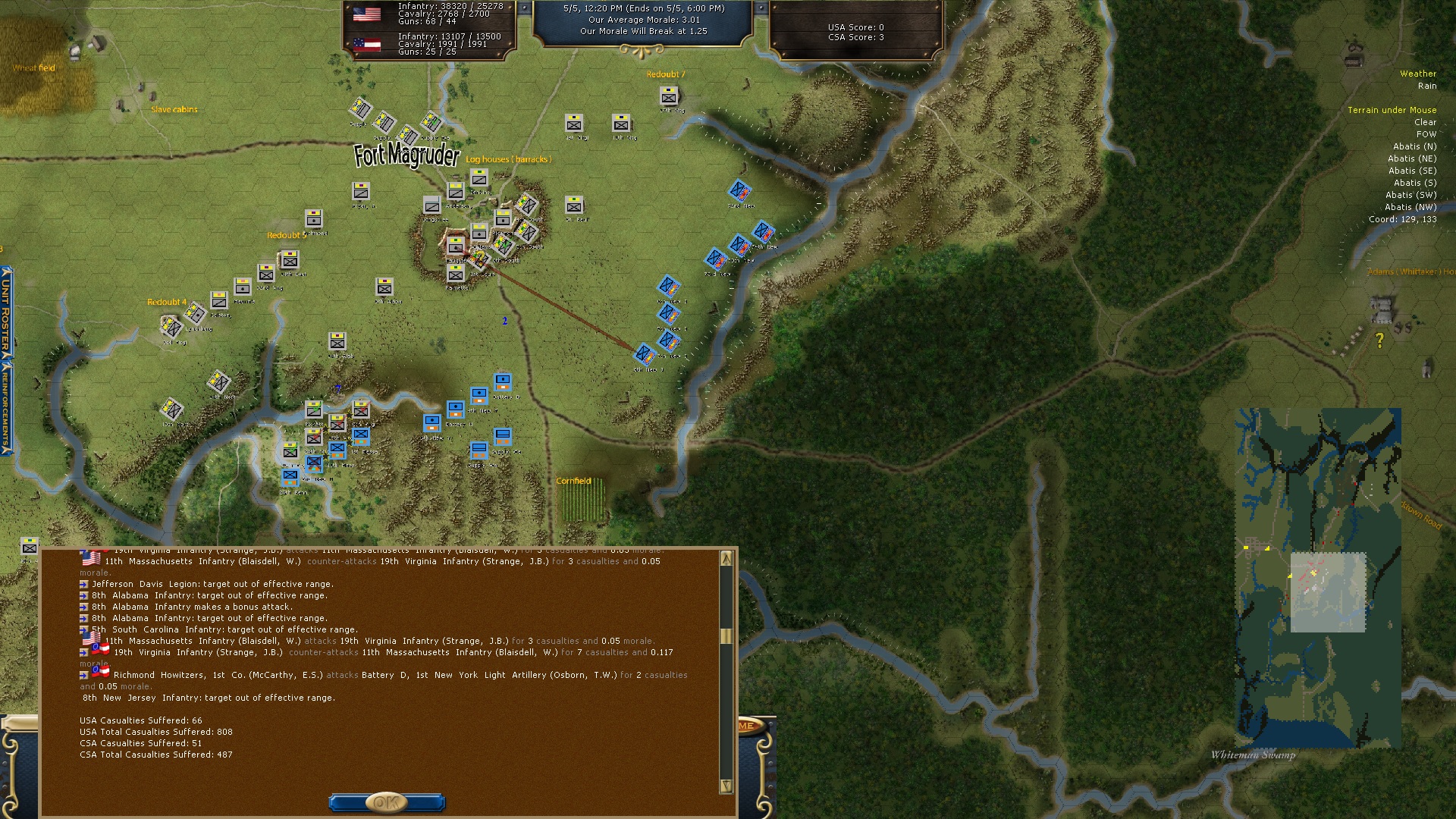Viewport: 1456px width, 819px height.
Task: Click the combat log's scroll-down arrow
Action: click(726, 786)
